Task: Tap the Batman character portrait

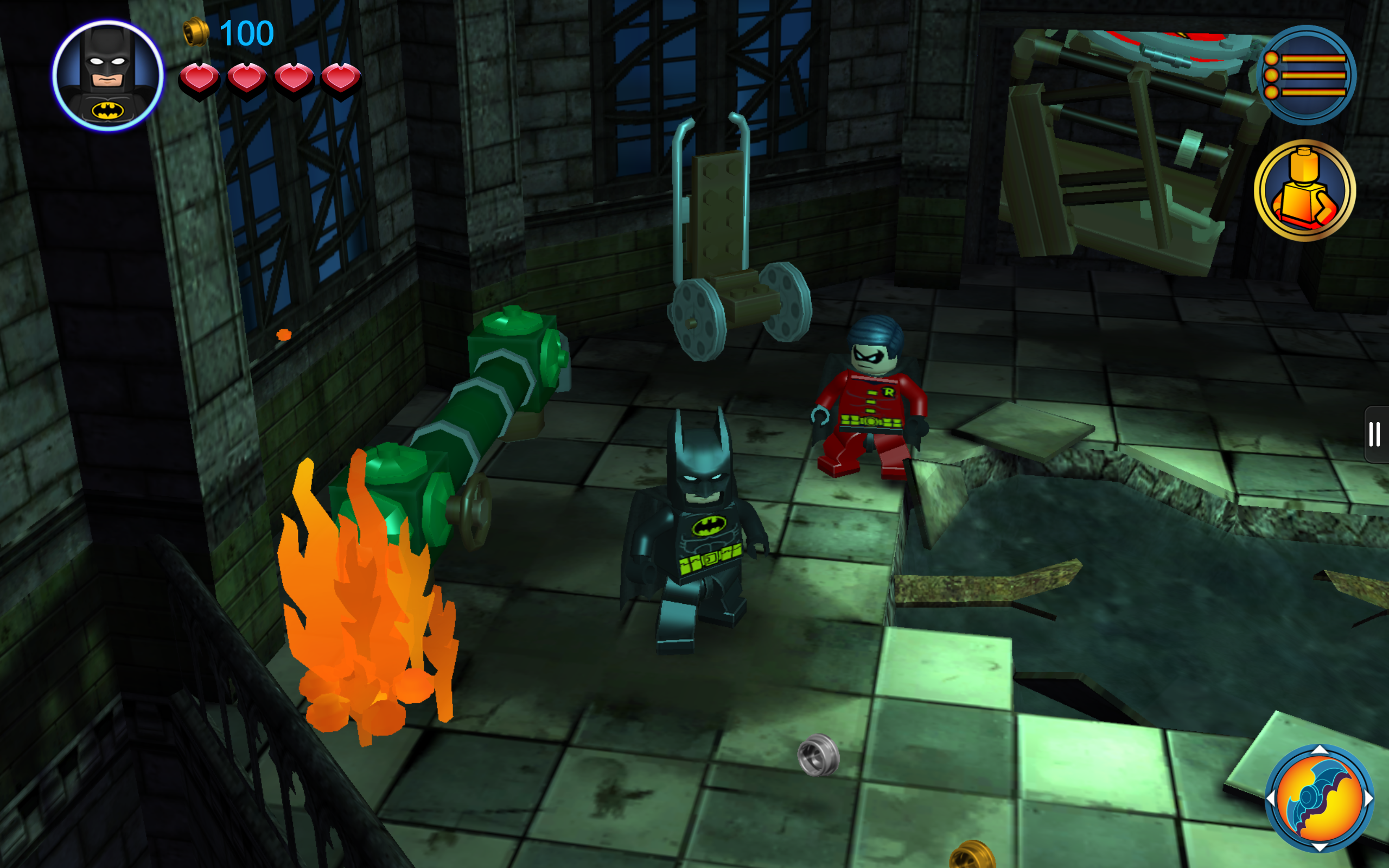Action: 108,75
